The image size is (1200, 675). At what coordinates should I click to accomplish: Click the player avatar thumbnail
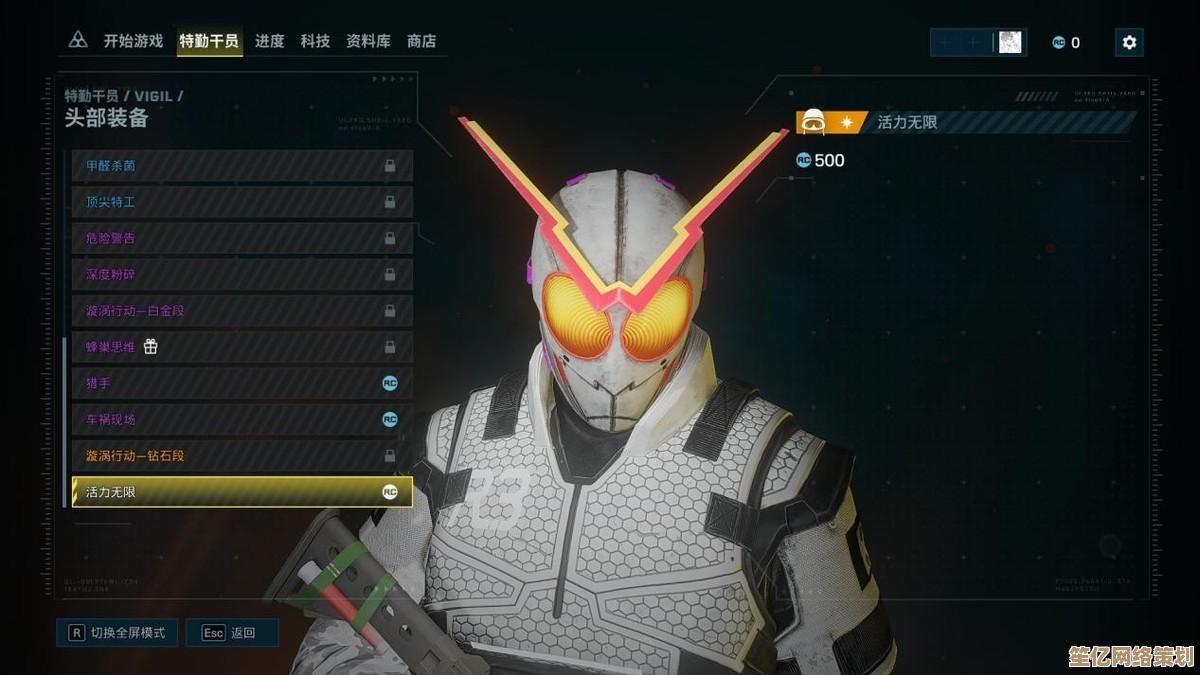1010,42
